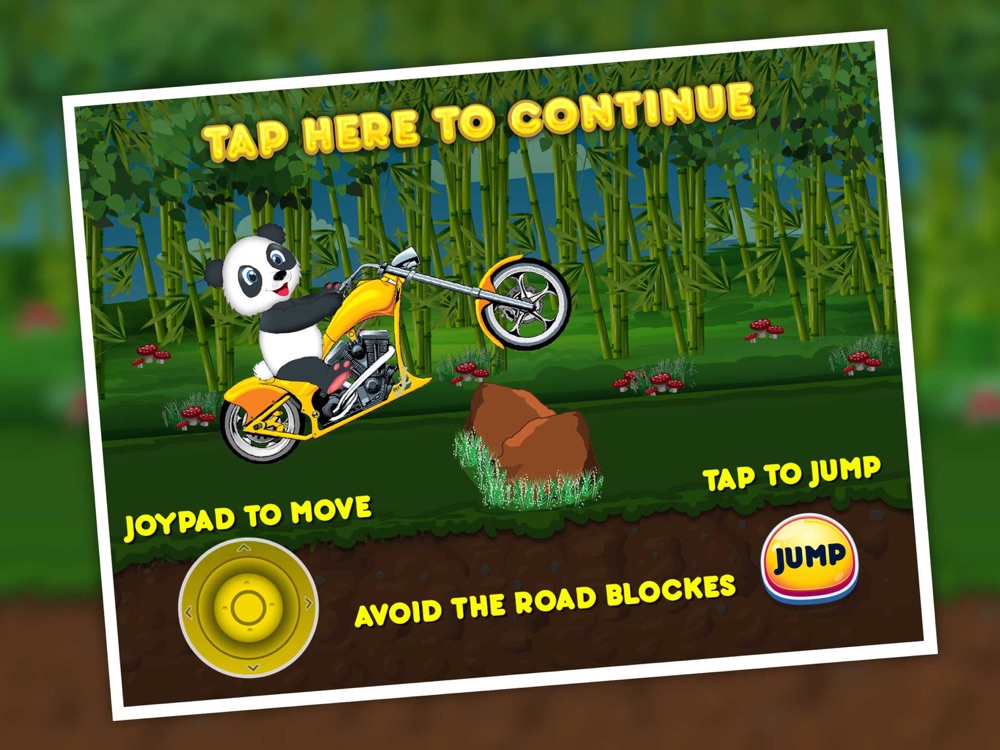Screen dimensions: 1000x750
Task: Select the joypad's down arrow
Action: coord(252,666)
